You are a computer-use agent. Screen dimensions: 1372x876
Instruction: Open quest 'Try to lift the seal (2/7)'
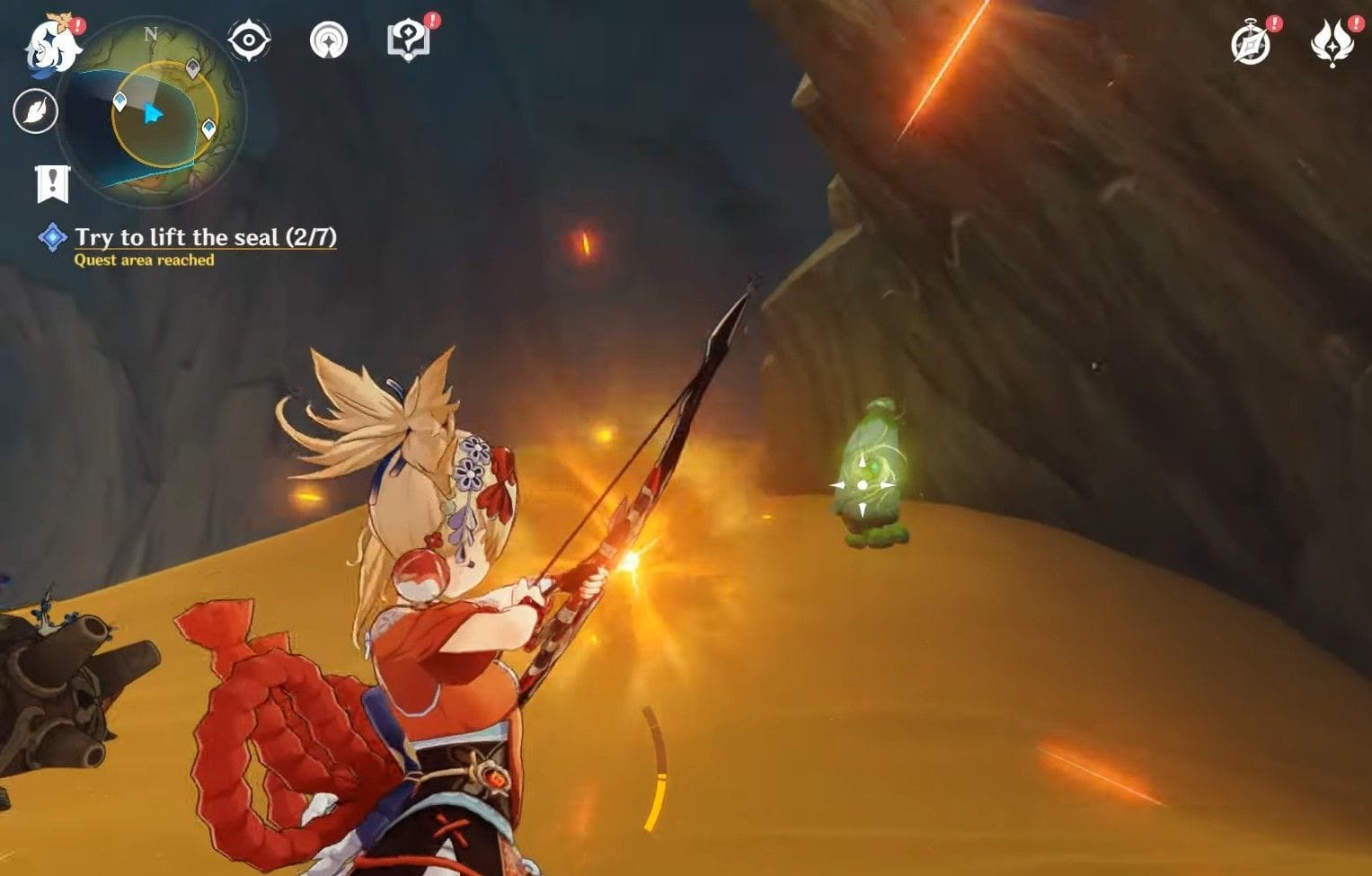pos(207,237)
